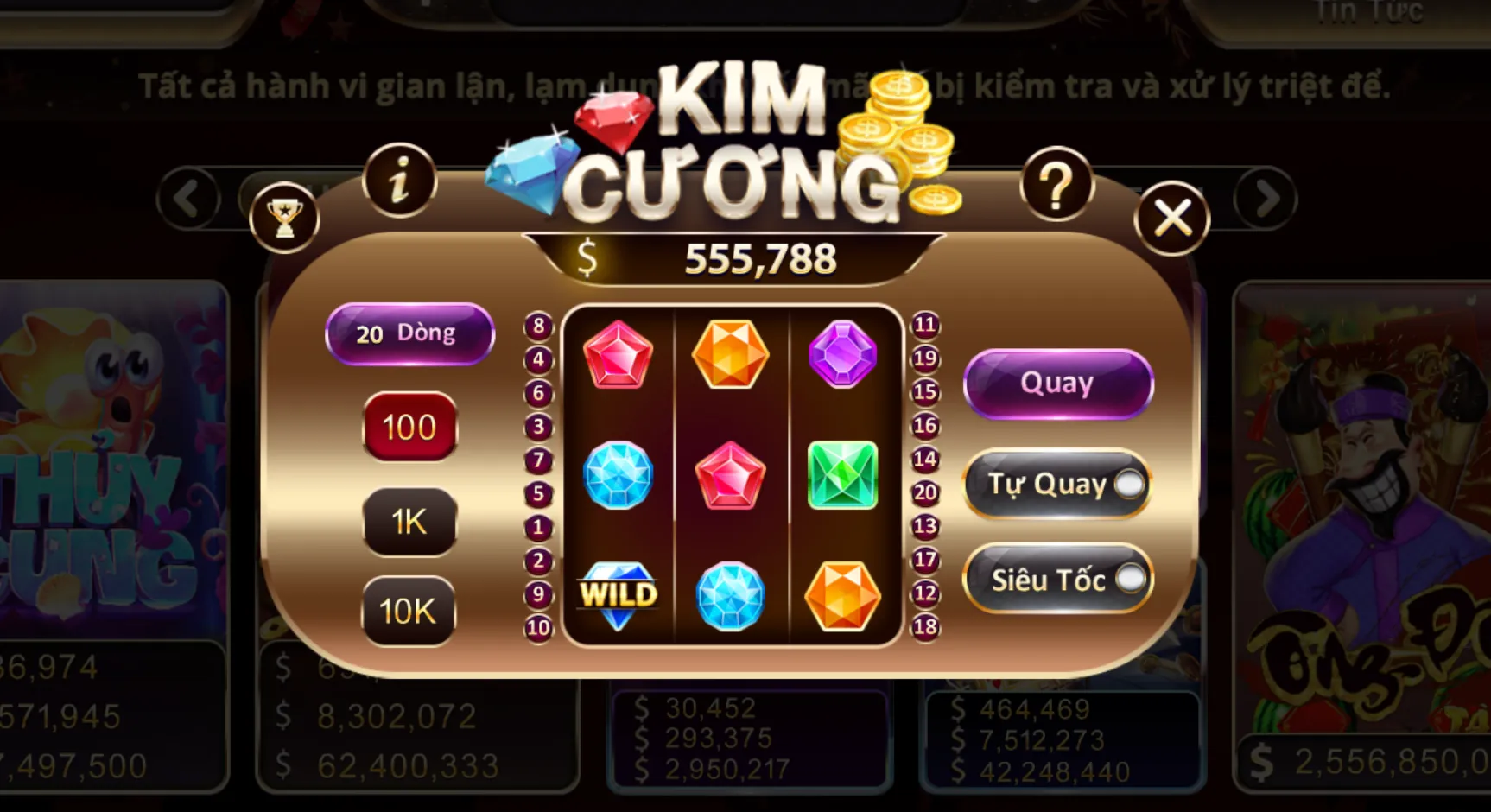Image resolution: width=1491 pixels, height=812 pixels.
Task: Navigate back with the left chevron arrow
Action: coord(188,197)
